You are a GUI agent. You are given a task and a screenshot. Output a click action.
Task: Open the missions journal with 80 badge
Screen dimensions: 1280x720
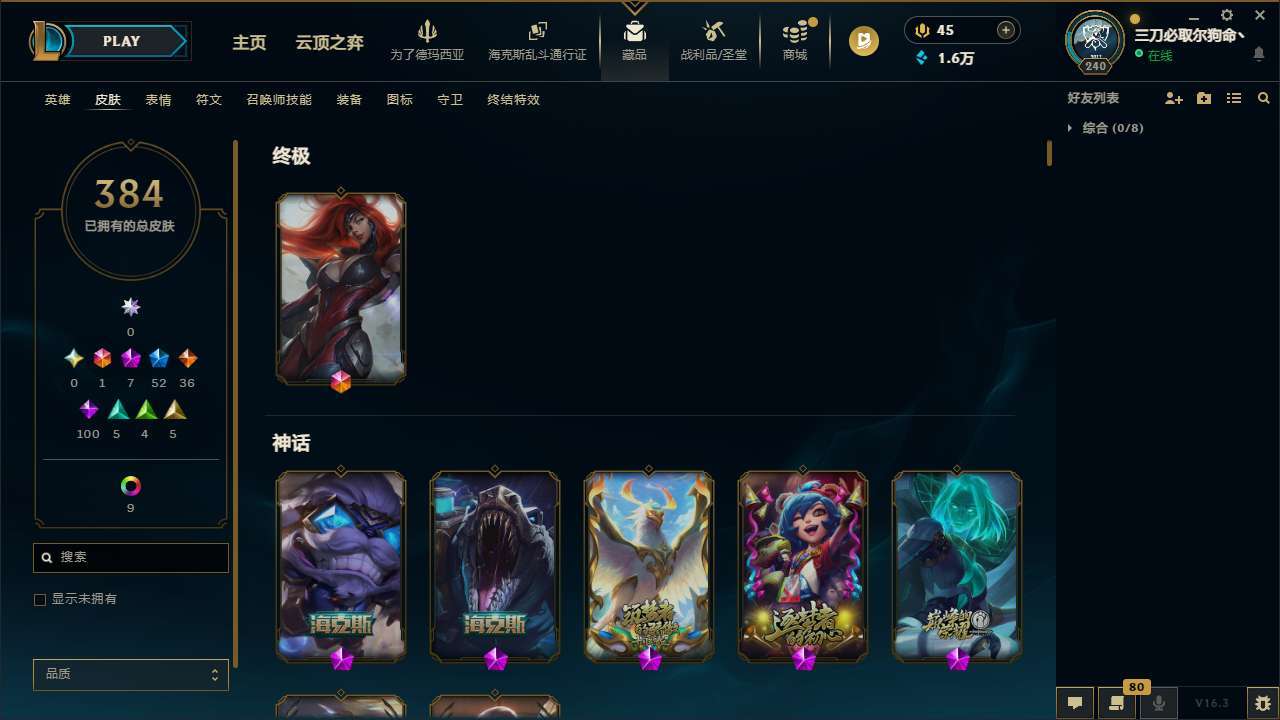(x=1115, y=703)
